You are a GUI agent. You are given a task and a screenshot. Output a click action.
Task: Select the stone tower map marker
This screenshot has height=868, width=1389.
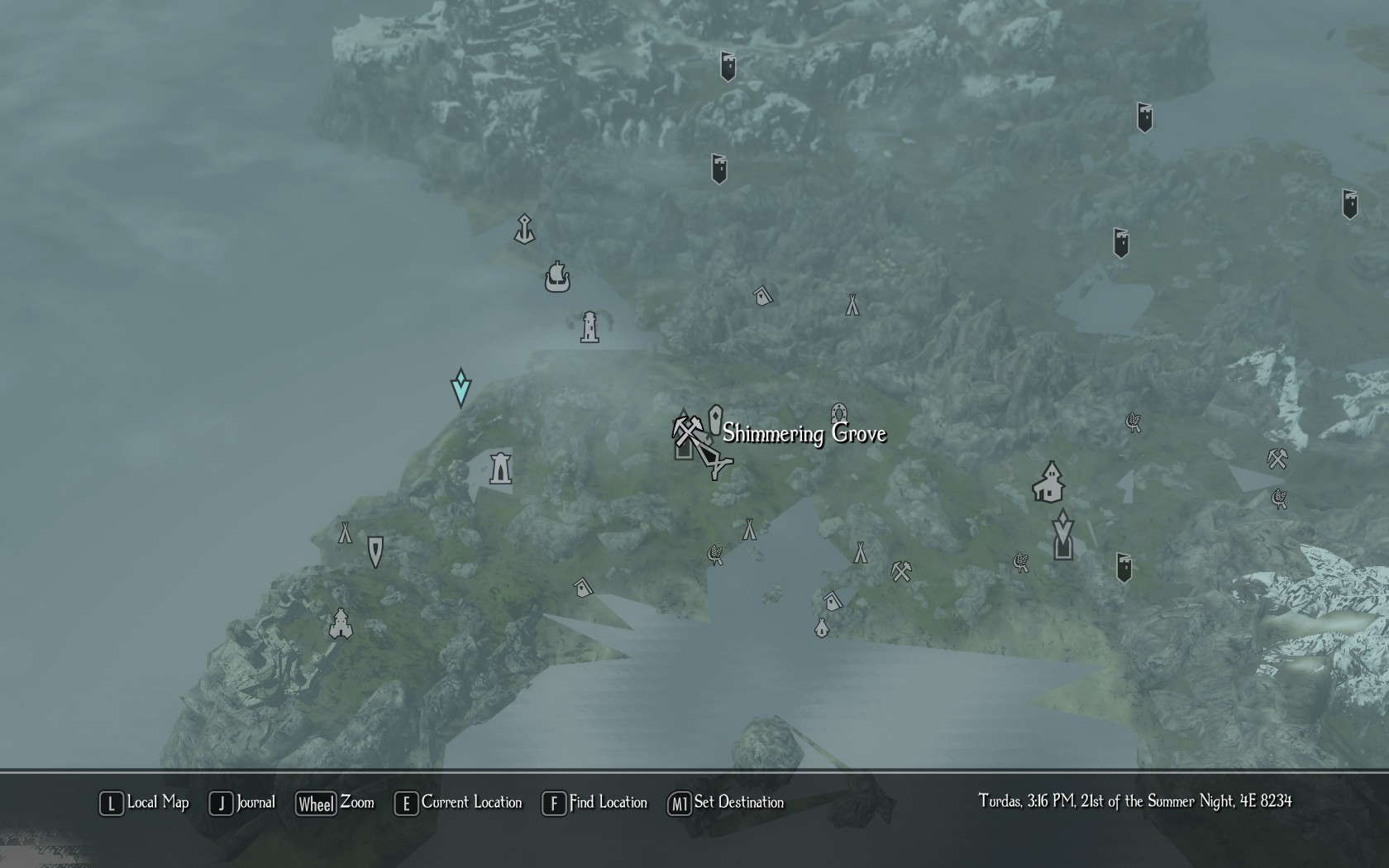click(x=500, y=469)
